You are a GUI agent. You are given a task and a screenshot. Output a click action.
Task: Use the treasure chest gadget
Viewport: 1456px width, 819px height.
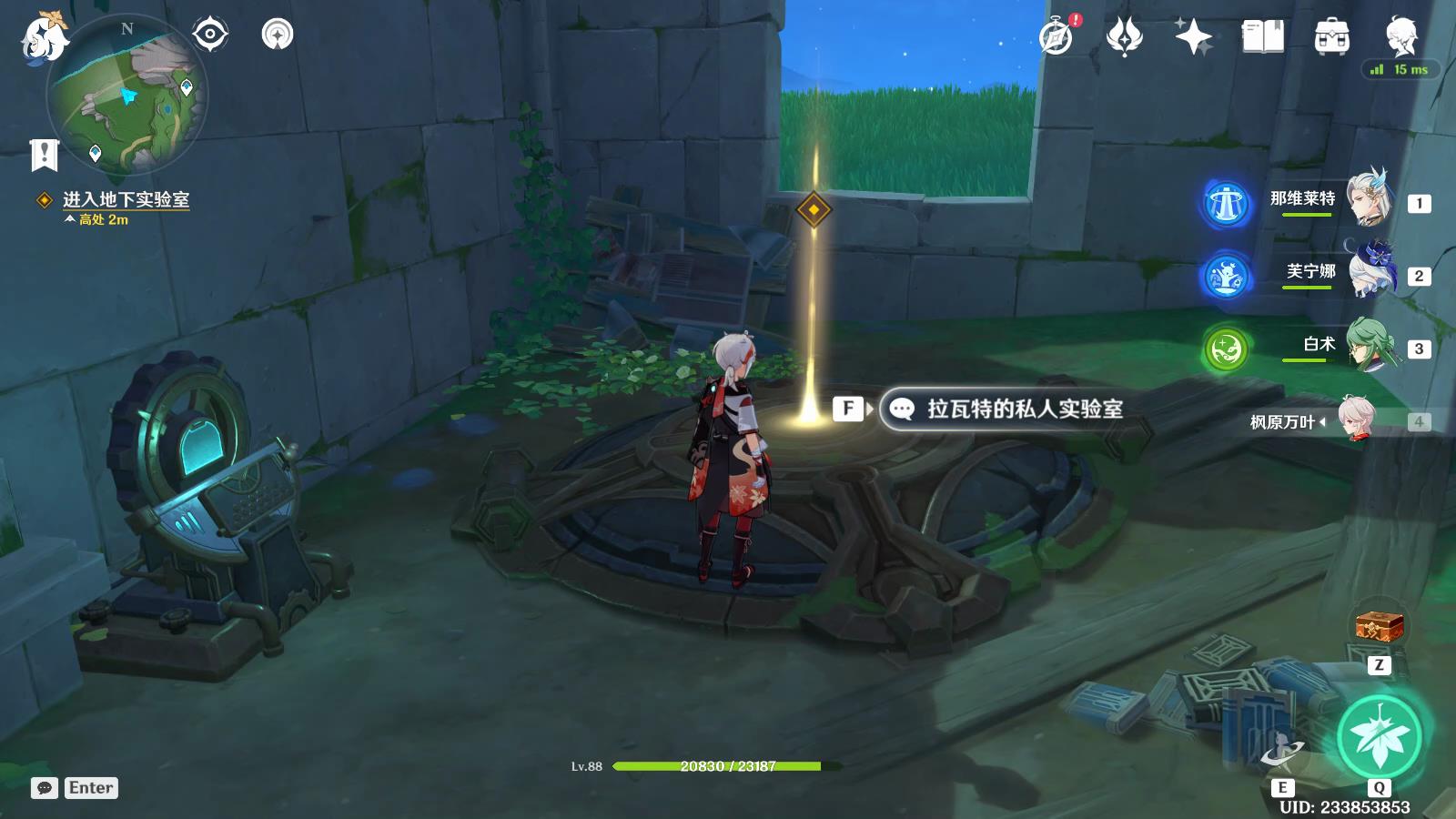pos(1379,626)
